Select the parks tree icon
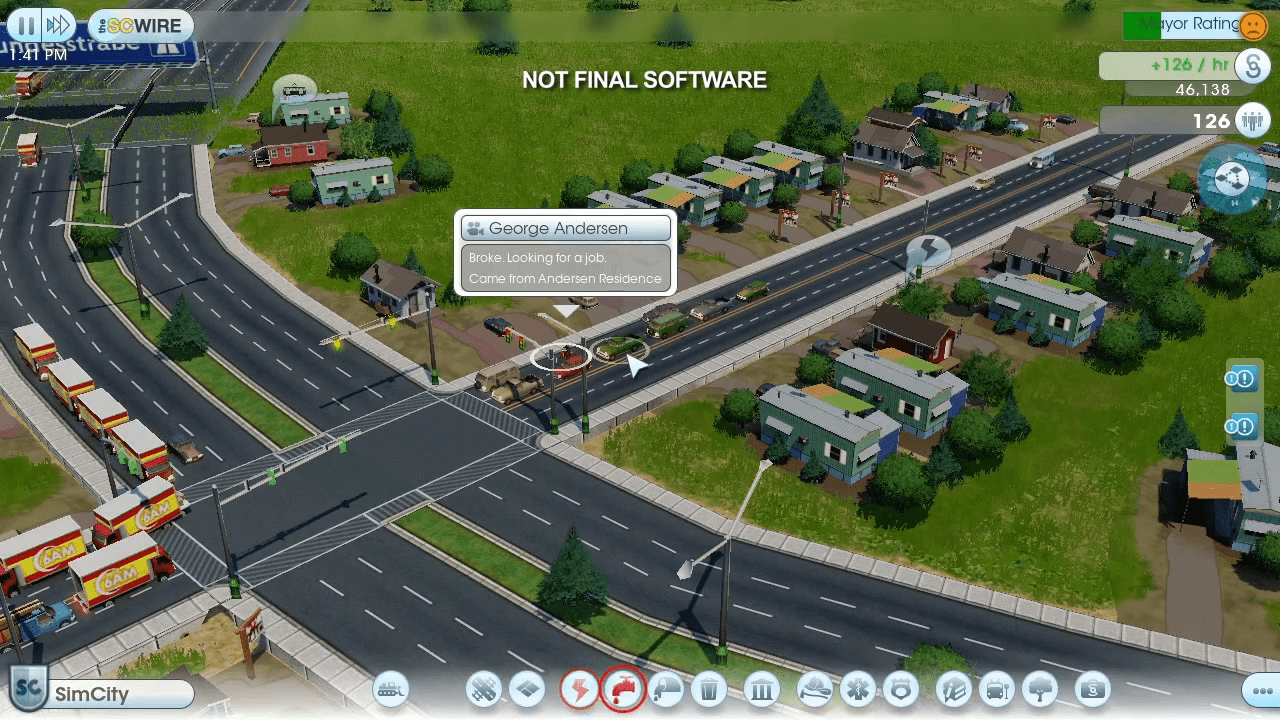Viewport: 1280px width, 720px height. click(1041, 690)
